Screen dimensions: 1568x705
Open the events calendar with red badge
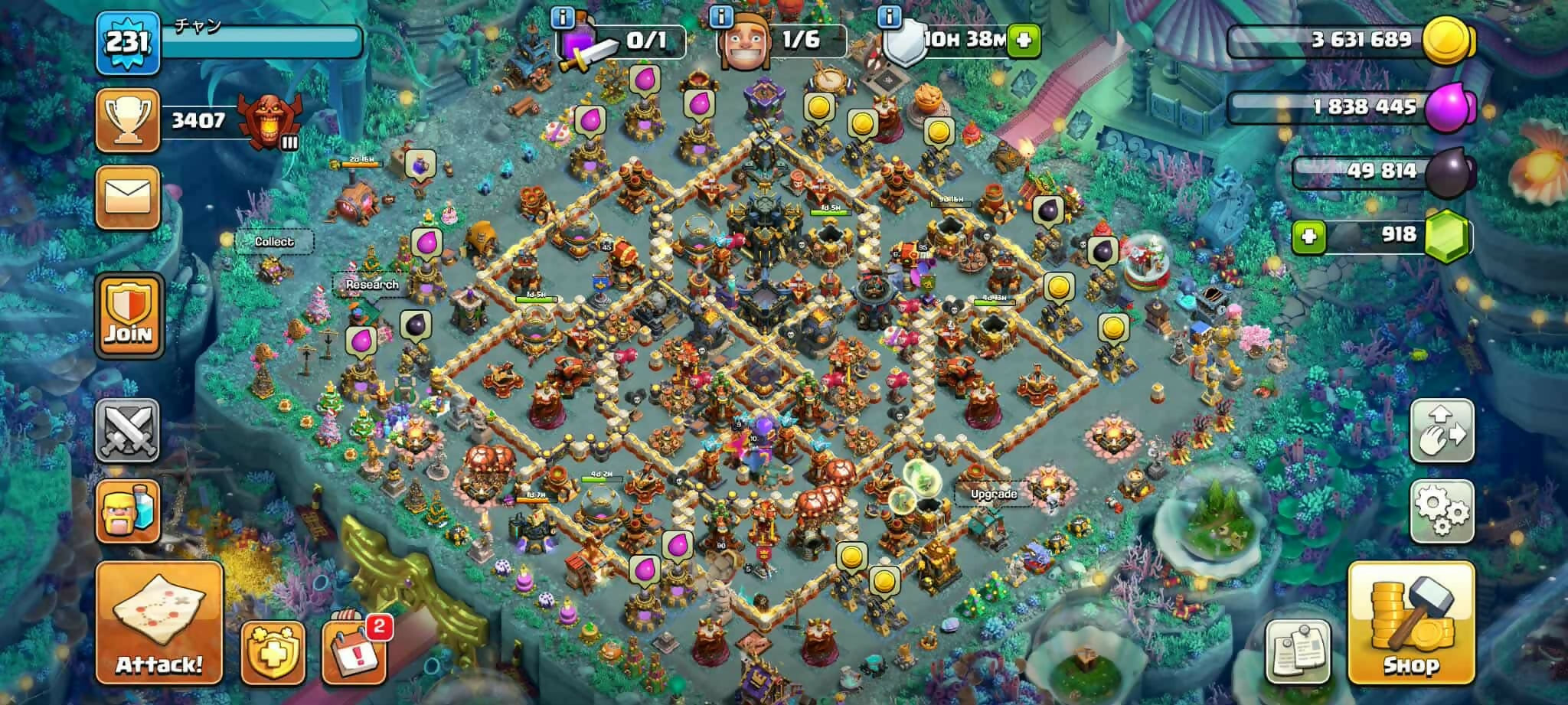click(x=354, y=651)
